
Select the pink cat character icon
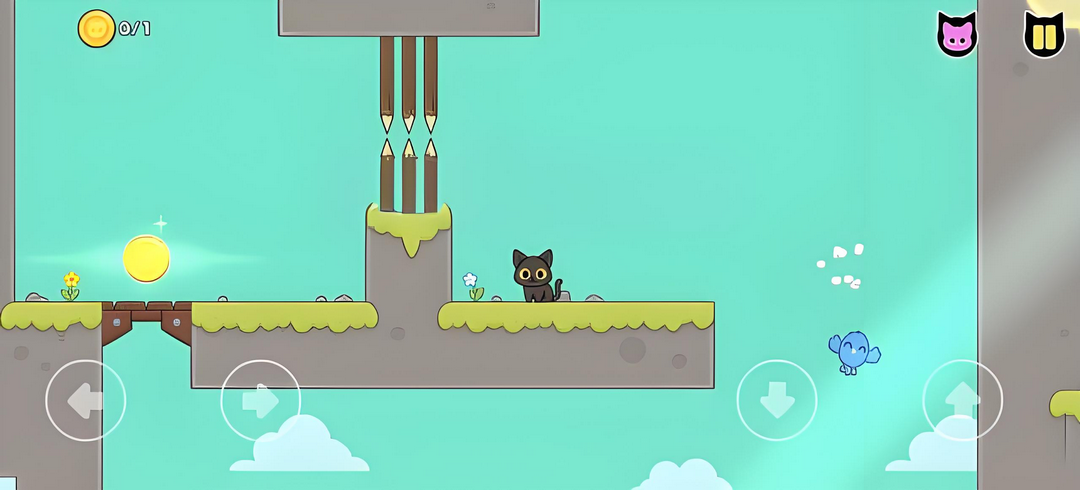pyautogui.click(x=957, y=36)
